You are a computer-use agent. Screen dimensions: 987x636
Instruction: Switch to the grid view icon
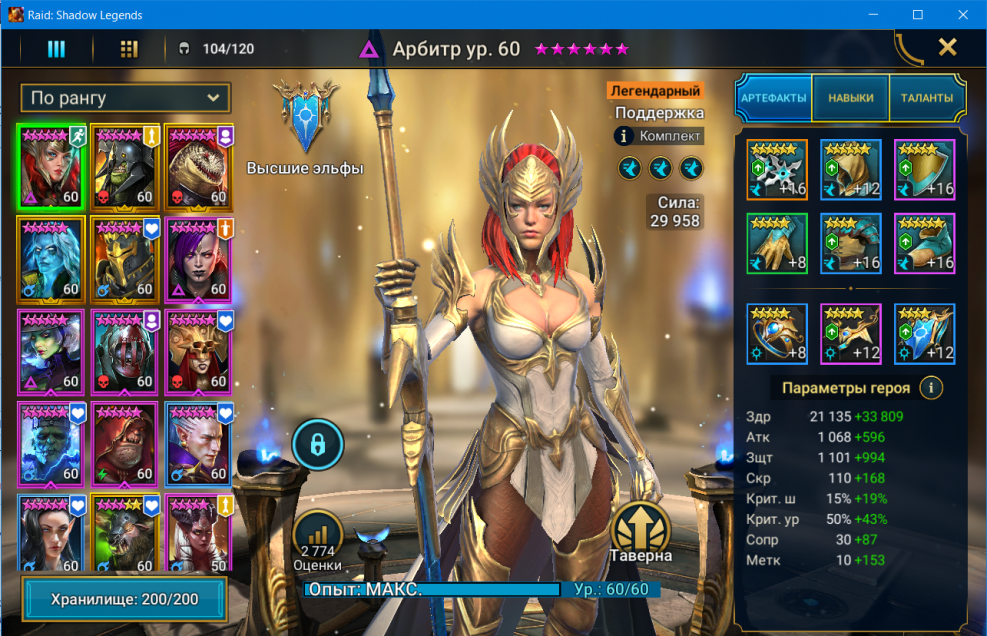pyautogui.click(x=129, y=49)
